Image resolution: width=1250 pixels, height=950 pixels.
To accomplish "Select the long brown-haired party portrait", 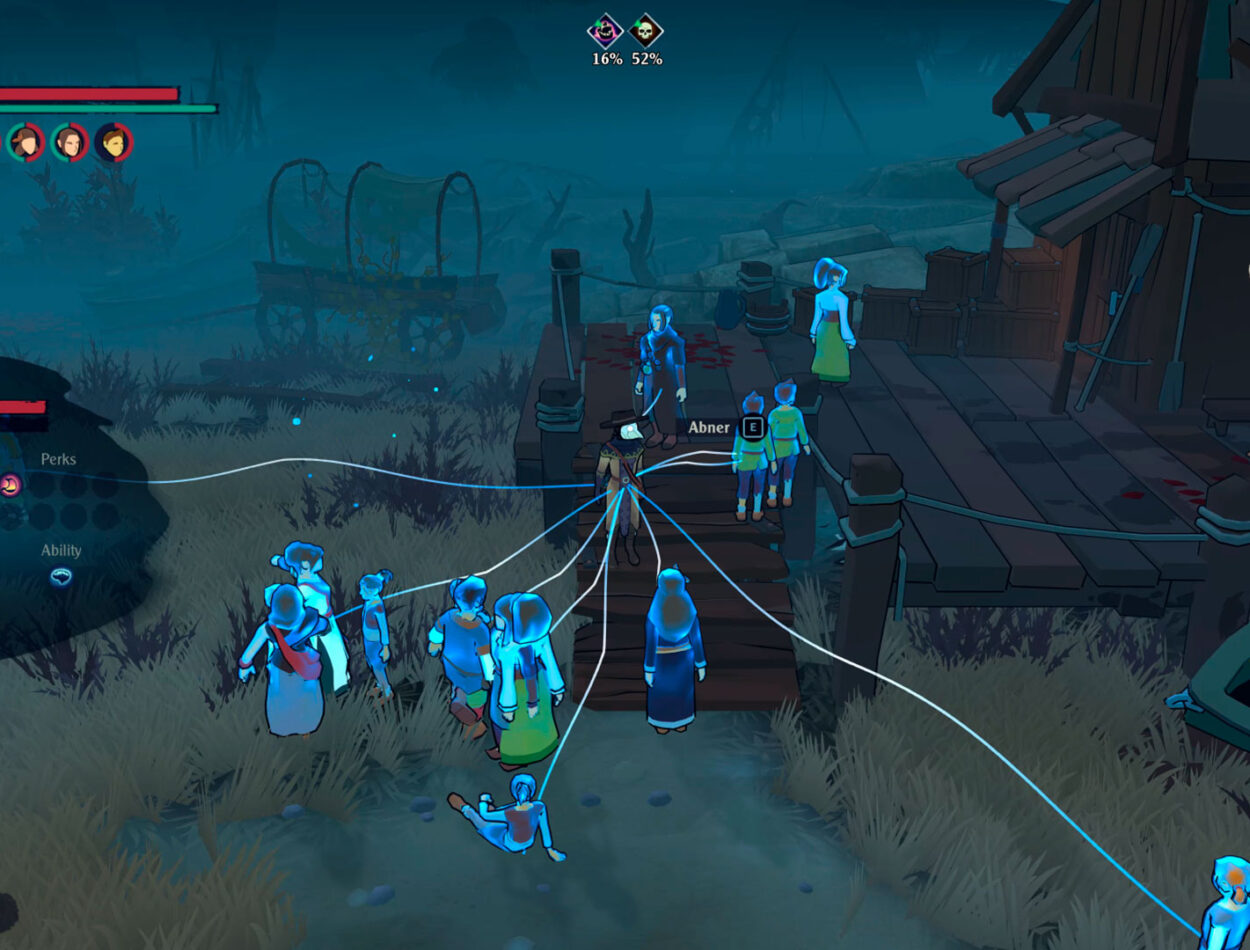I will click(x=69, y=142).
